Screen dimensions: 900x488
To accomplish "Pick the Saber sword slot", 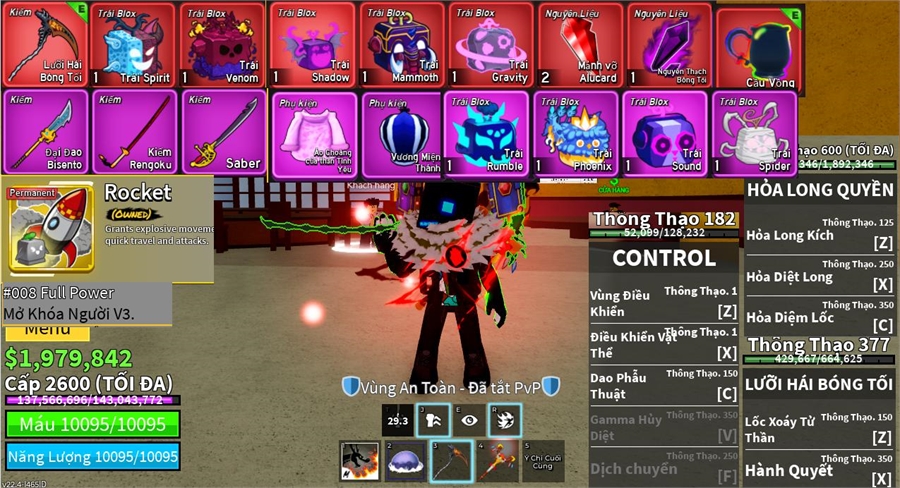I will (223, 132).
